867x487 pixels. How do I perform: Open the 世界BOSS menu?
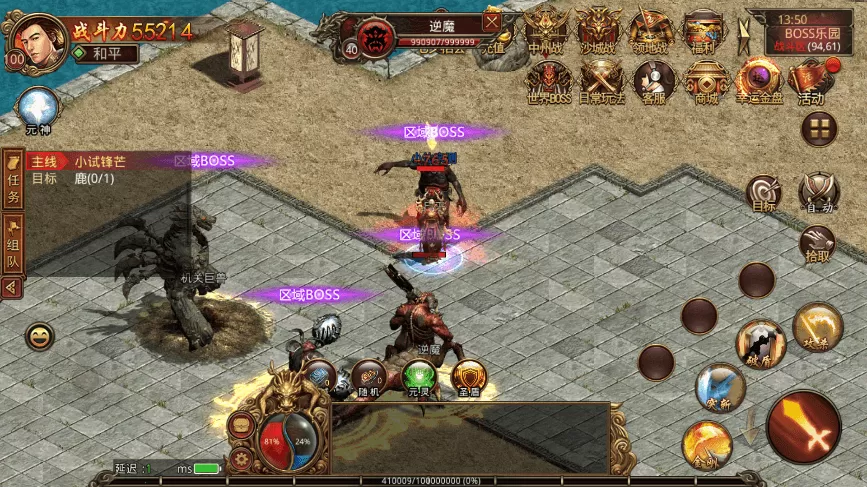tap(546, 80)
